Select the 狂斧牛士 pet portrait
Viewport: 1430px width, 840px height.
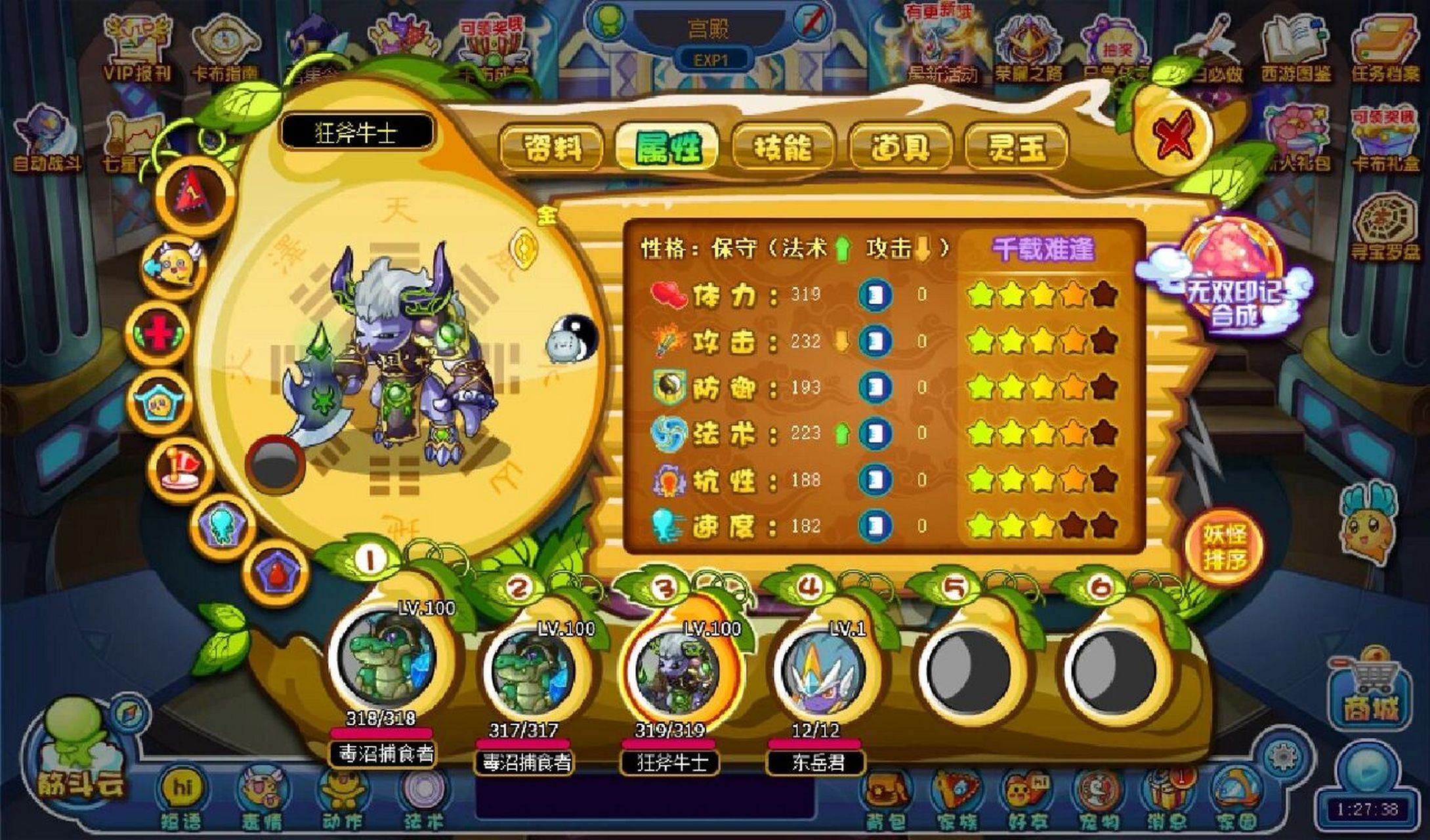672,669
